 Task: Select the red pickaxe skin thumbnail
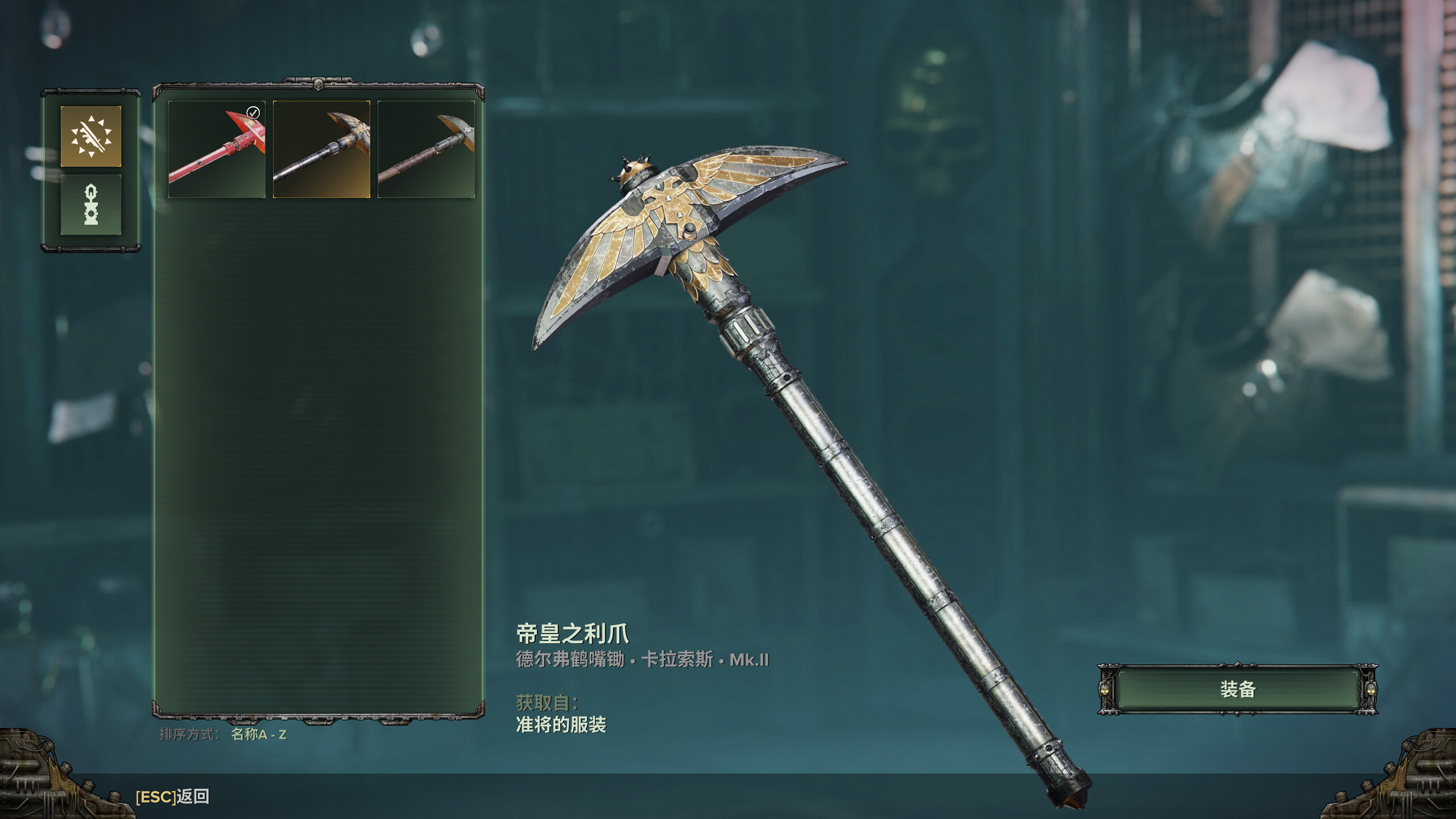pos(217,149)
